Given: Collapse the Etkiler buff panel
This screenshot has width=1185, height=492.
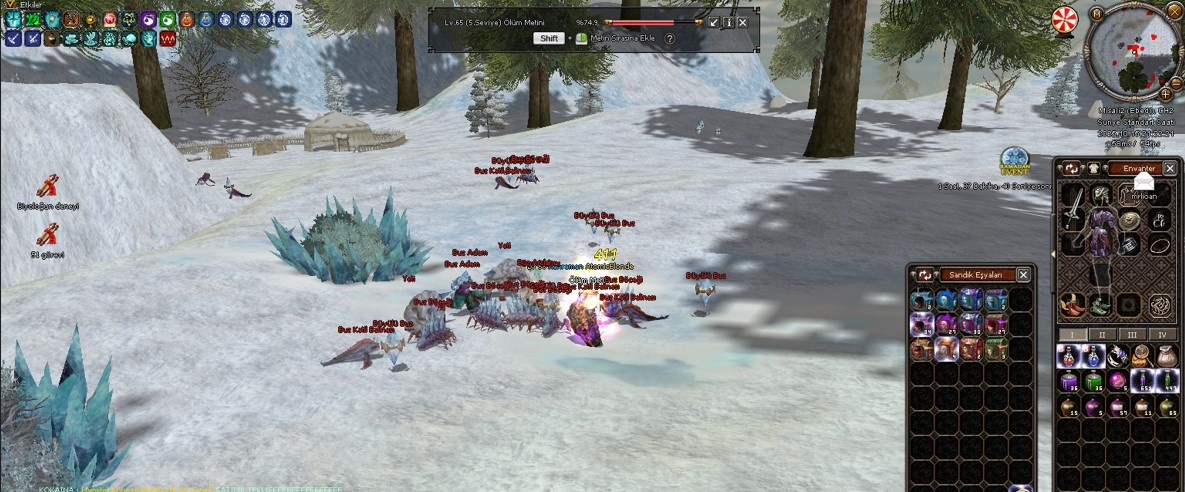Looking at the screenshot, I should [x=11, y=5].
